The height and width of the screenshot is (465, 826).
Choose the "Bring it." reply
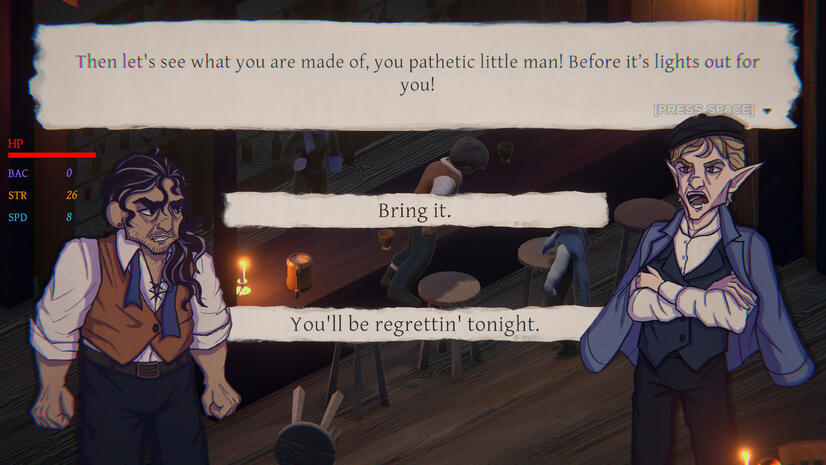pos(414,211)
